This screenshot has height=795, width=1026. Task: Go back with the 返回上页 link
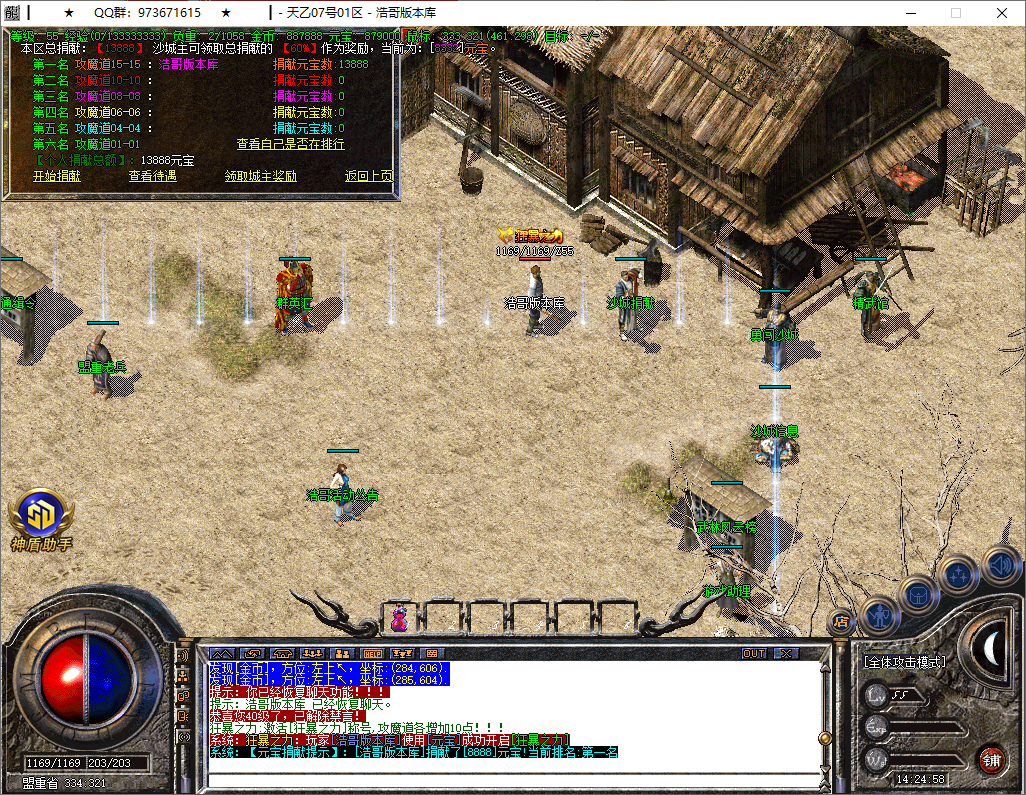369,176
